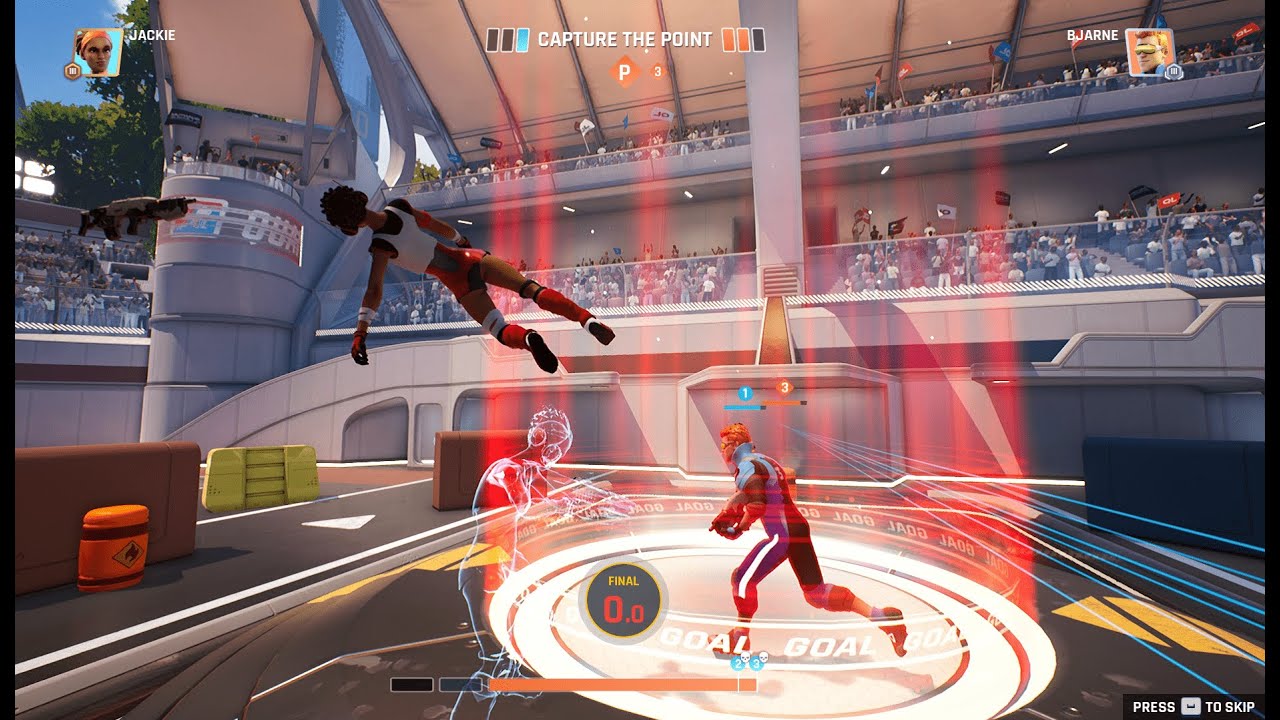Select Bjarne's player portrait

pyautogui.click(x=1149, y=52)
